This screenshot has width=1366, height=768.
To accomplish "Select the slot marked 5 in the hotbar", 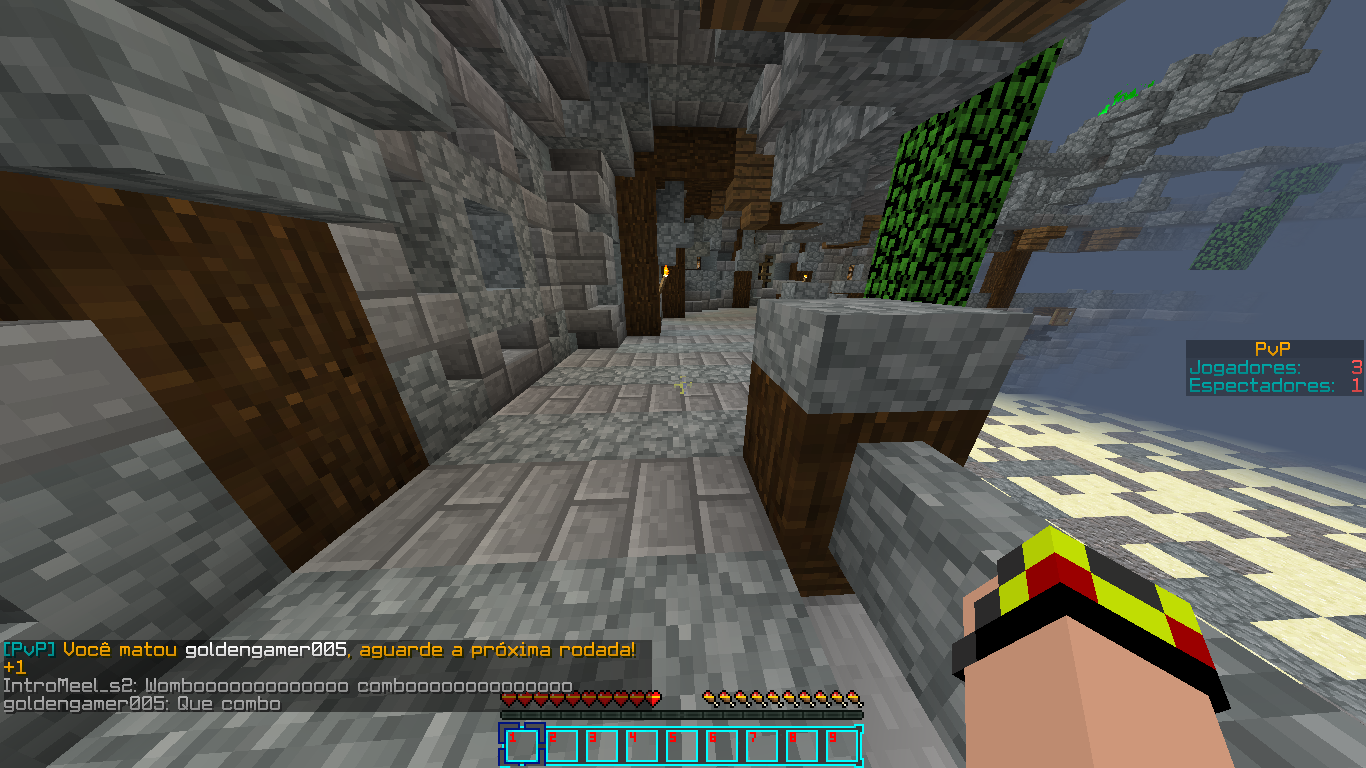I will (681, 745).
